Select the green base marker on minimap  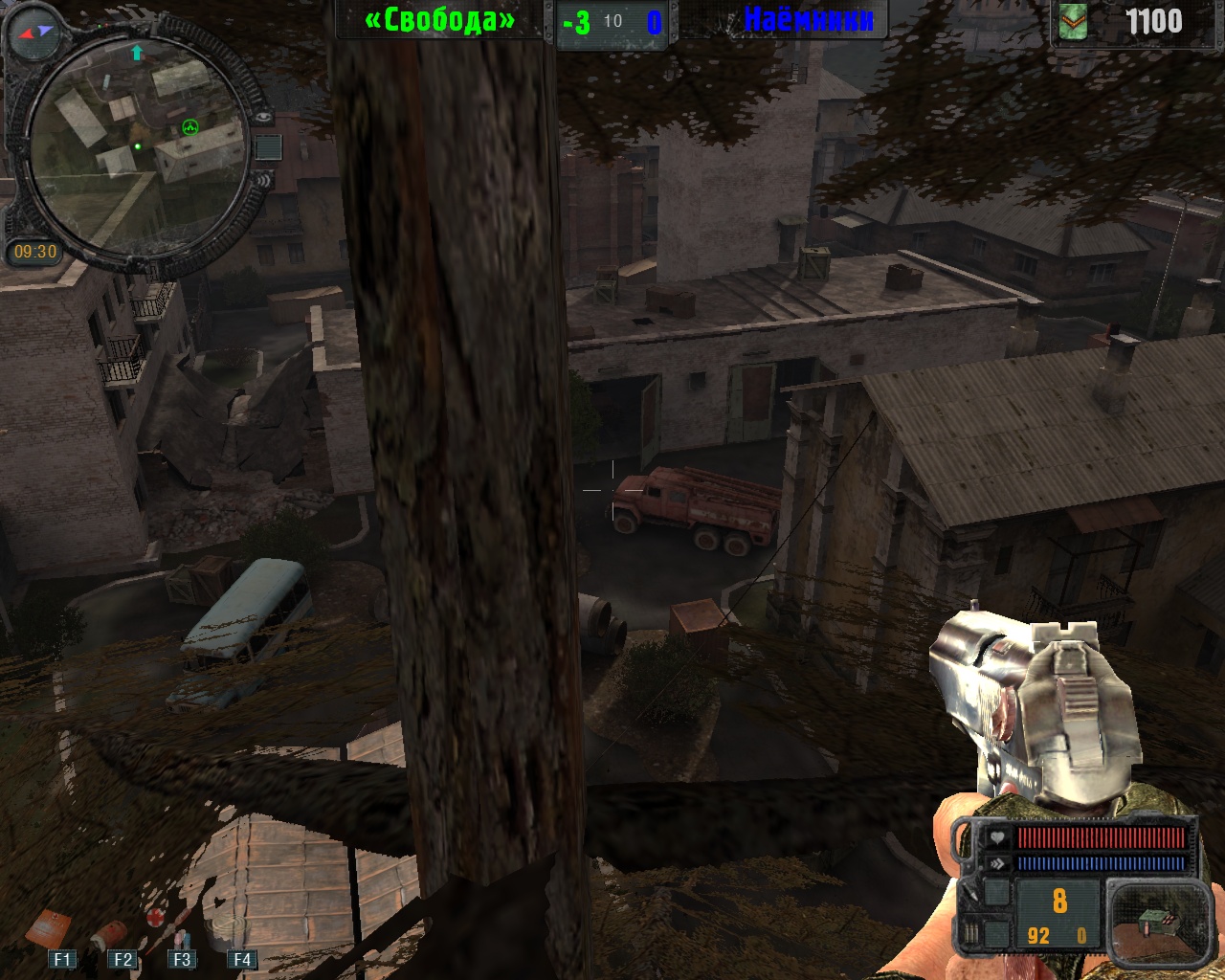point(190,127)
